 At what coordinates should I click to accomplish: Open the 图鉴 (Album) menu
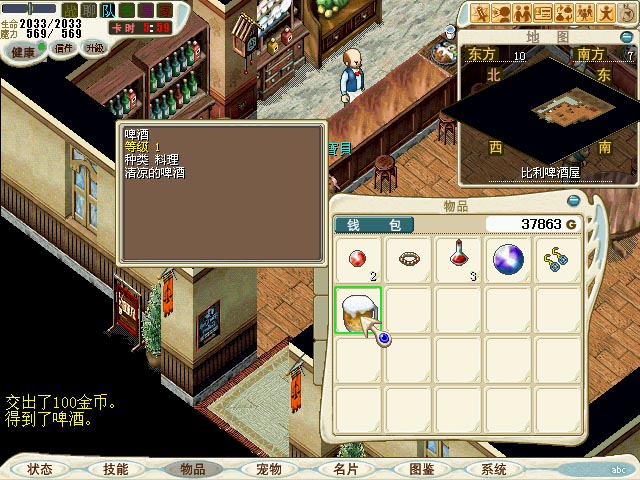(421, 469)
